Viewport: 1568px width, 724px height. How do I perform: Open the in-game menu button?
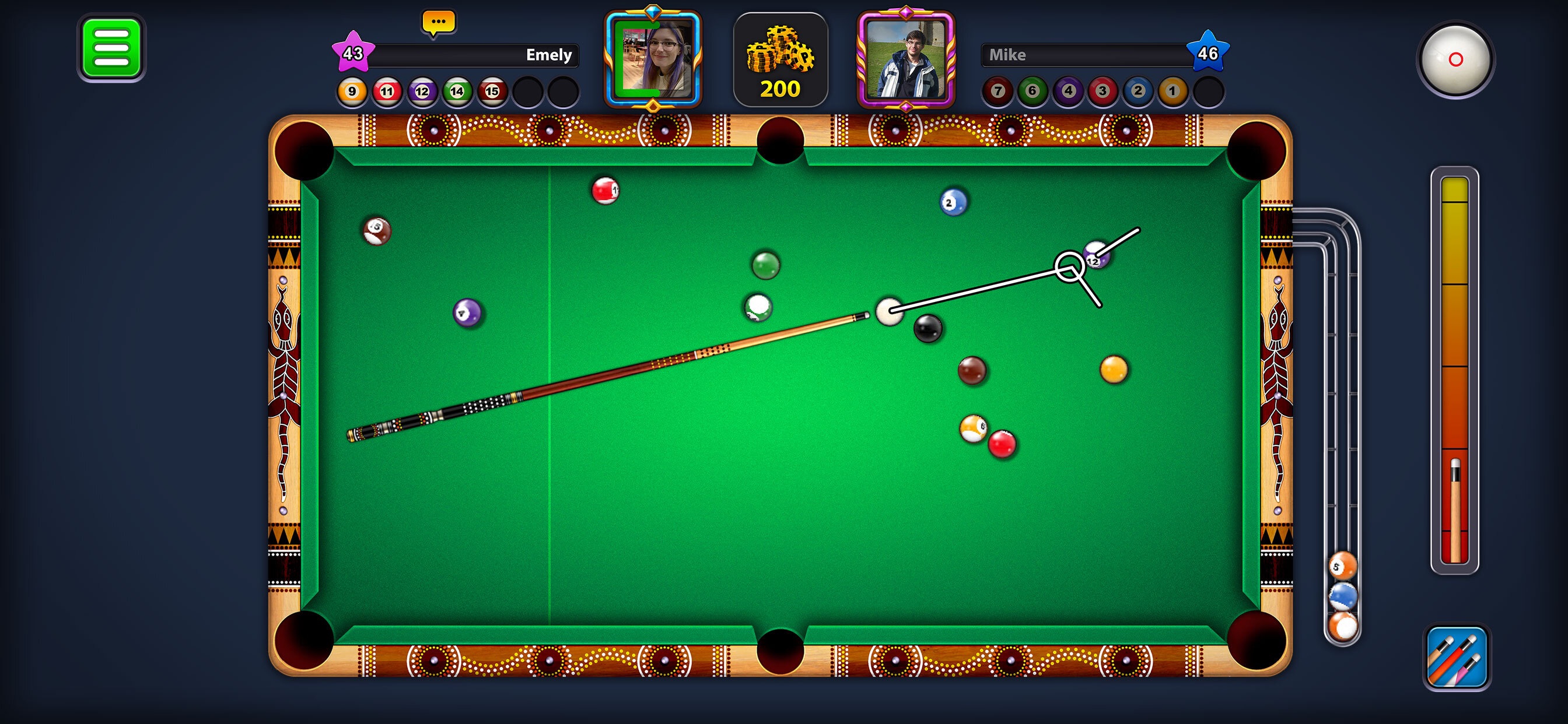pyautogui.click(x=112, y=47)
